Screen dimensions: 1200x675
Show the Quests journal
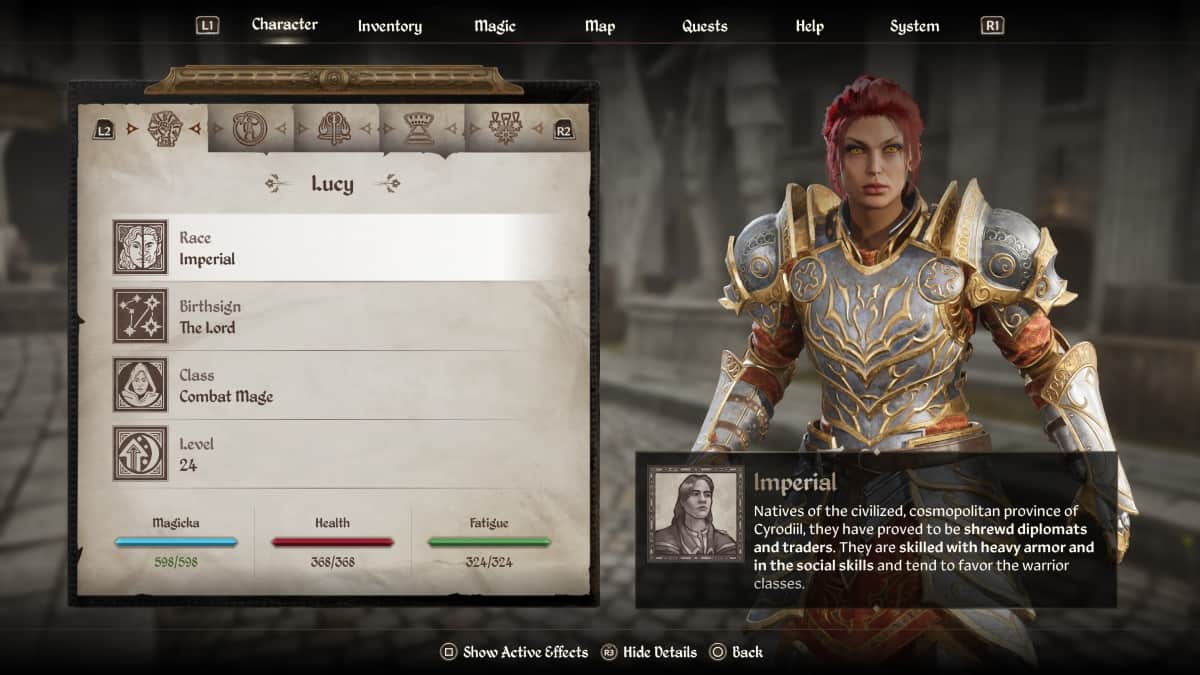pyautogui.click(x=705, y=26)
